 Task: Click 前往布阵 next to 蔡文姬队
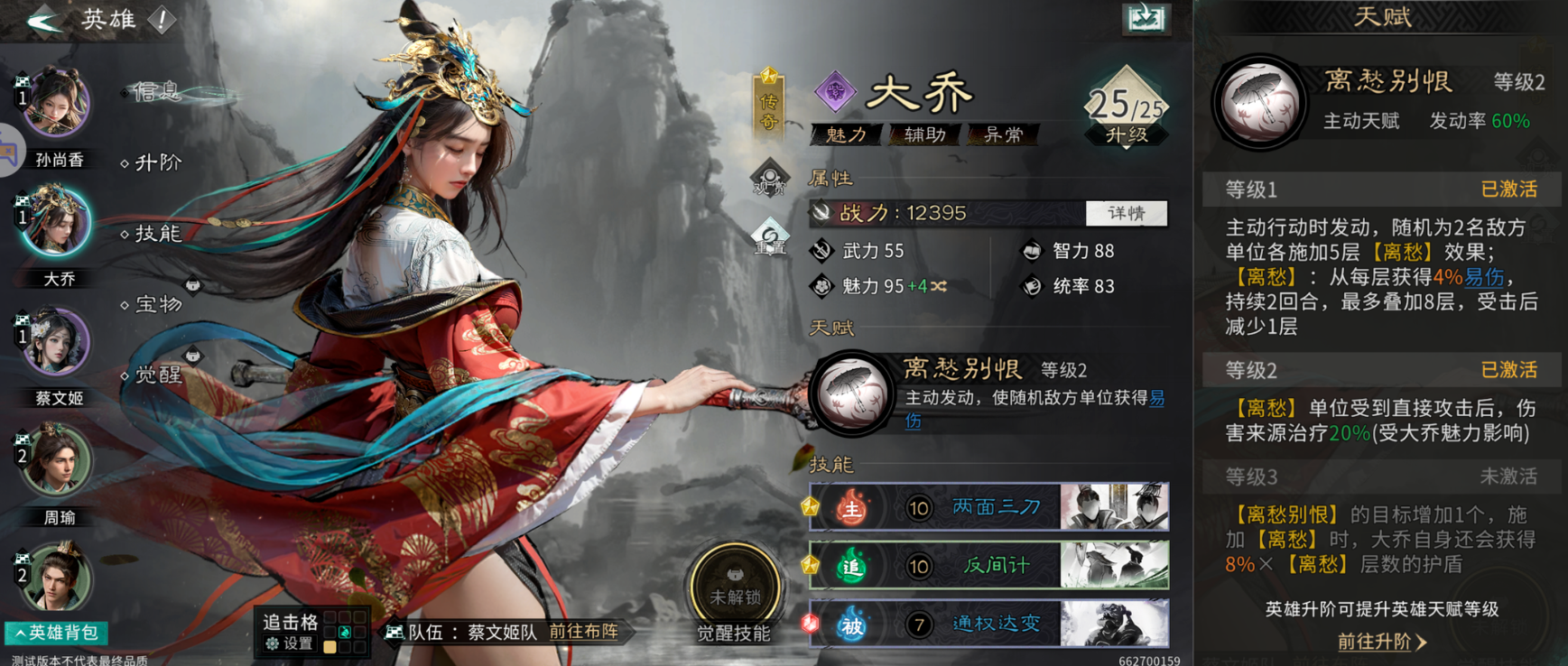[x=582, y=634]
